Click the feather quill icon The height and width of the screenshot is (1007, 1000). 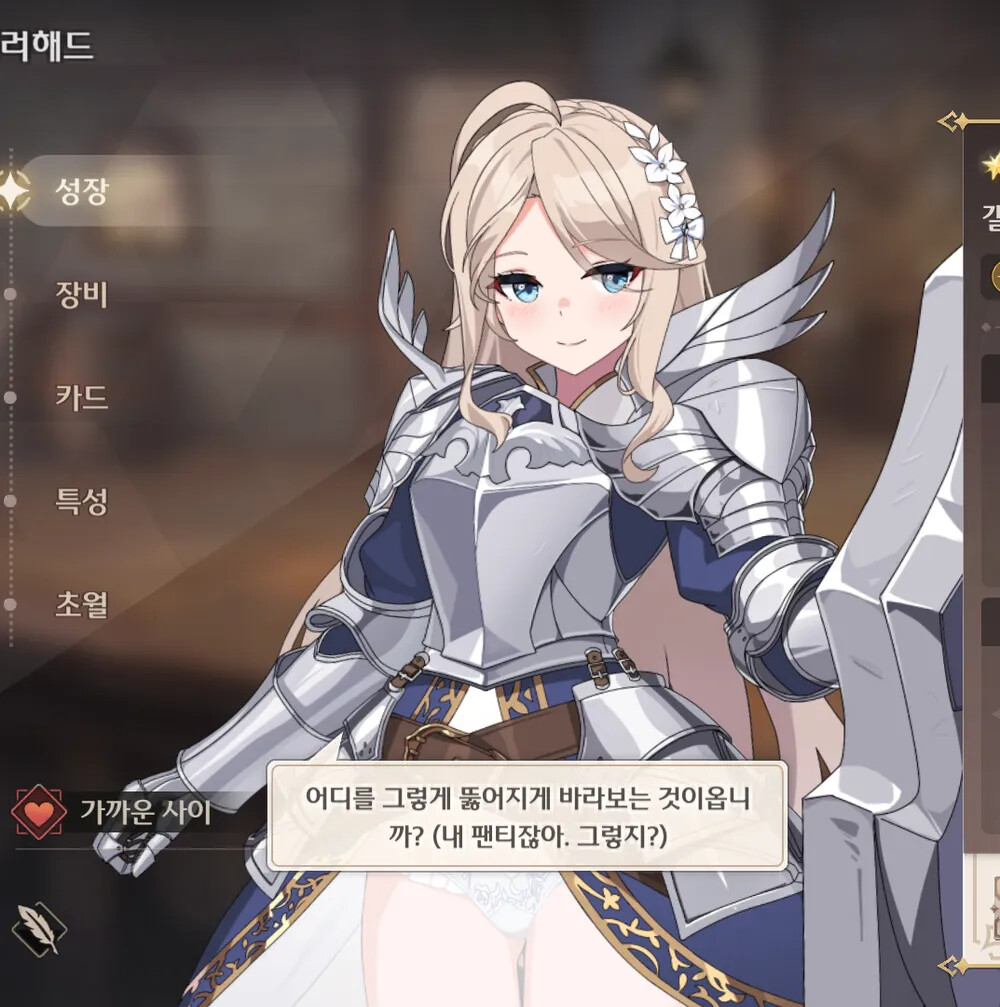tap(39, 929)
